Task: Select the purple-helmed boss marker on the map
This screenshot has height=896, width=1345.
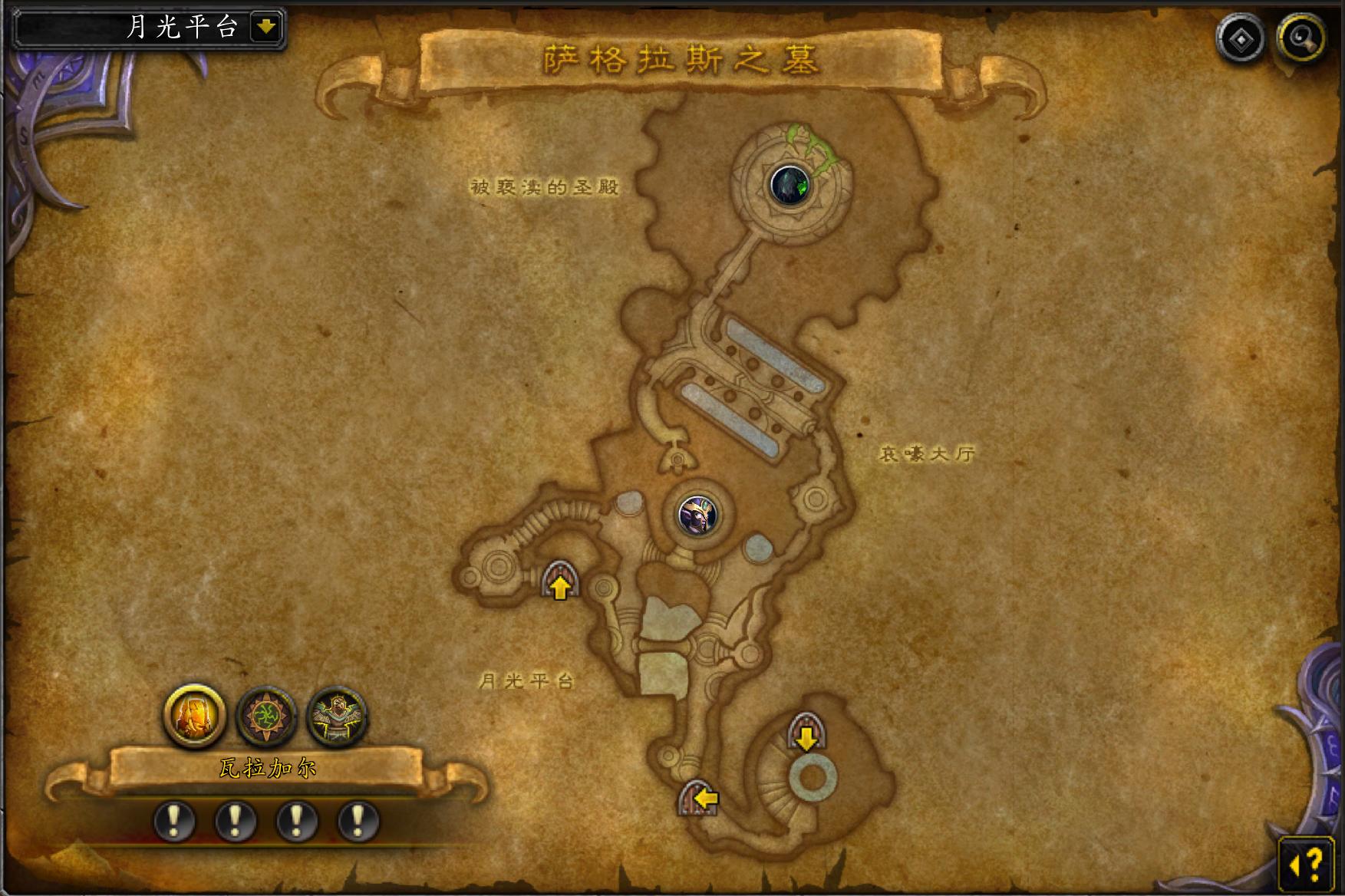Action: [698, 514]
